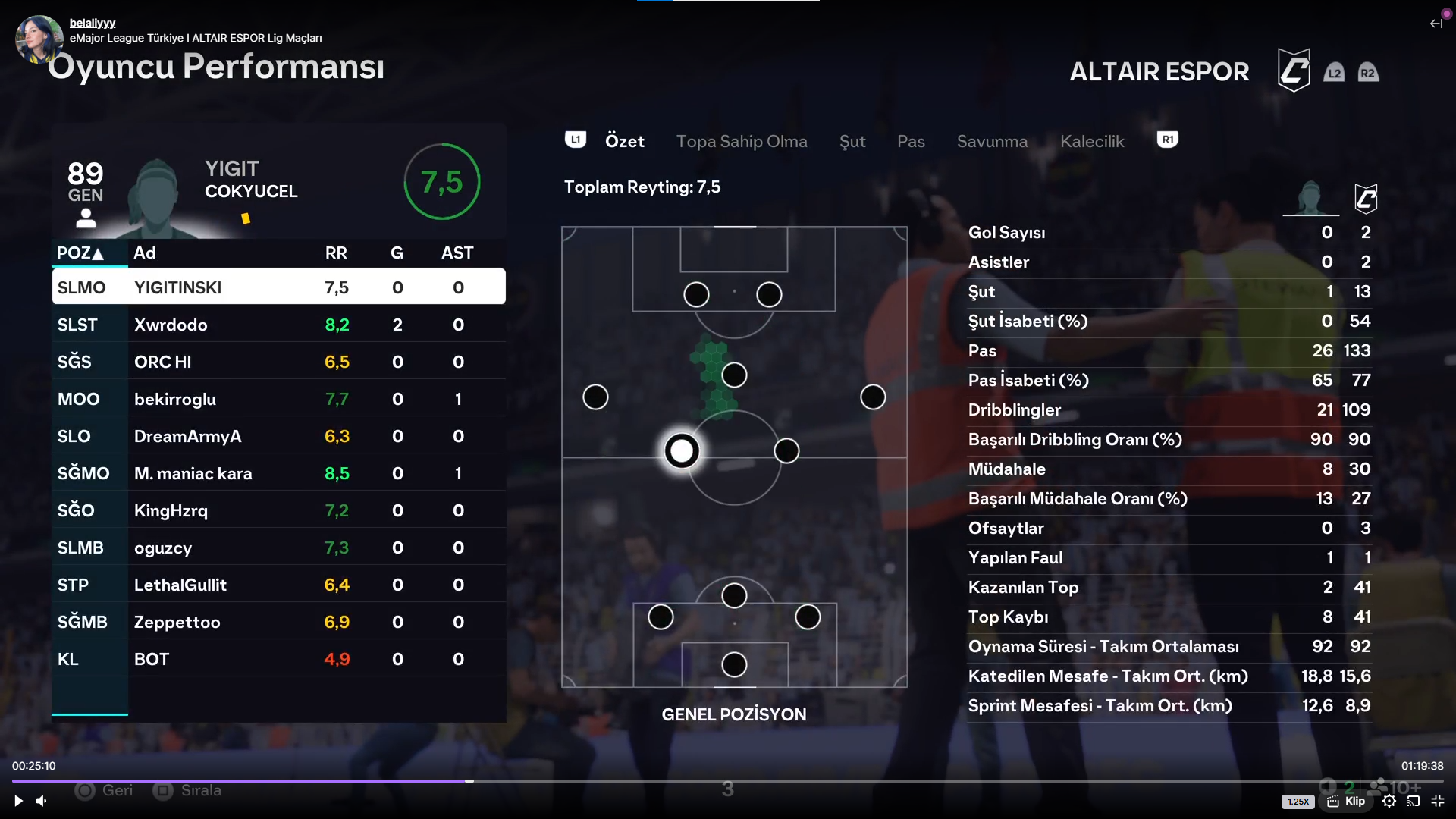Switch to the Kalecilik tab
This screenshot has width=1456, height=819.
[x=1091, y=141]
